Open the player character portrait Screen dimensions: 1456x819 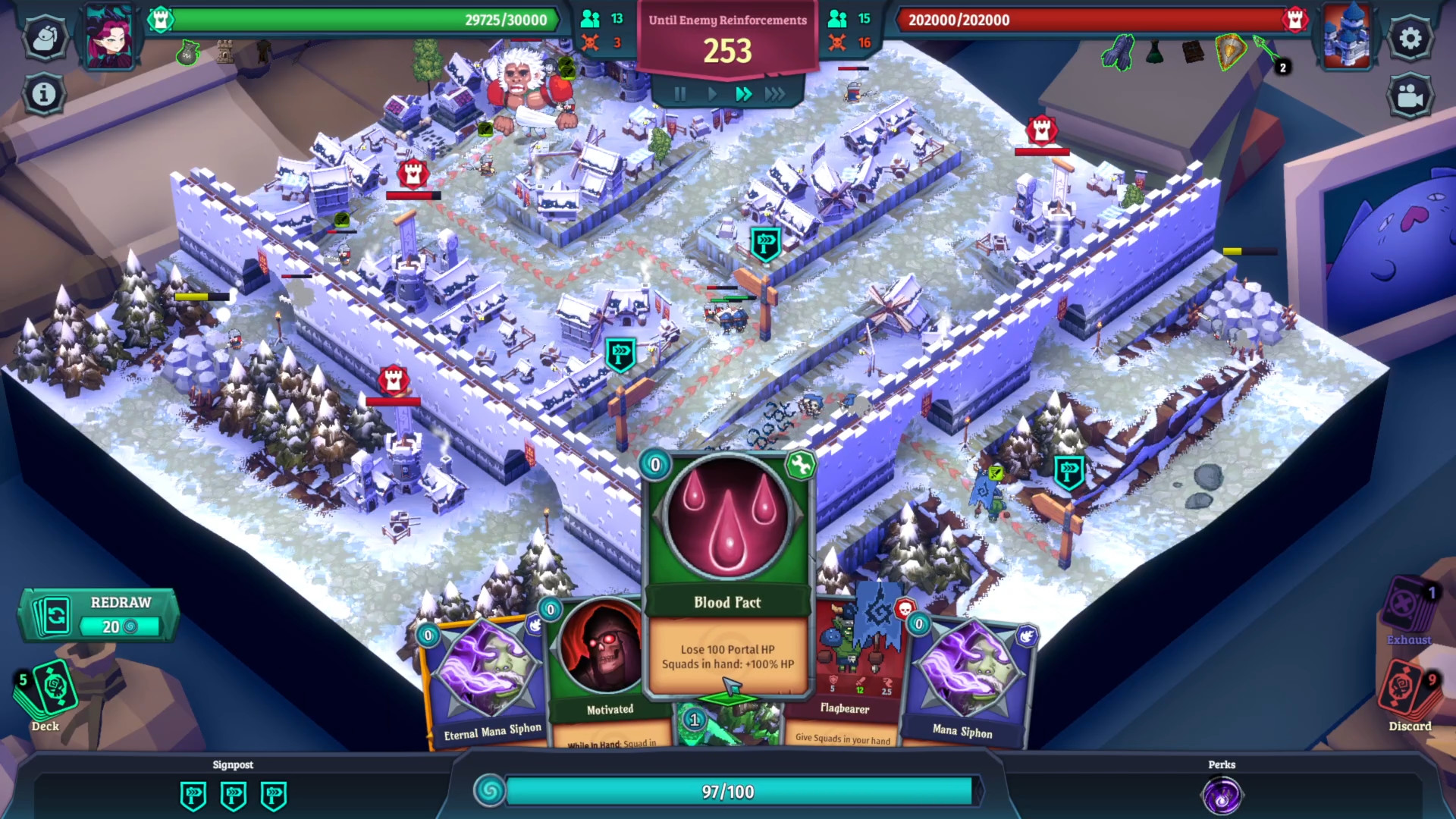109,36
